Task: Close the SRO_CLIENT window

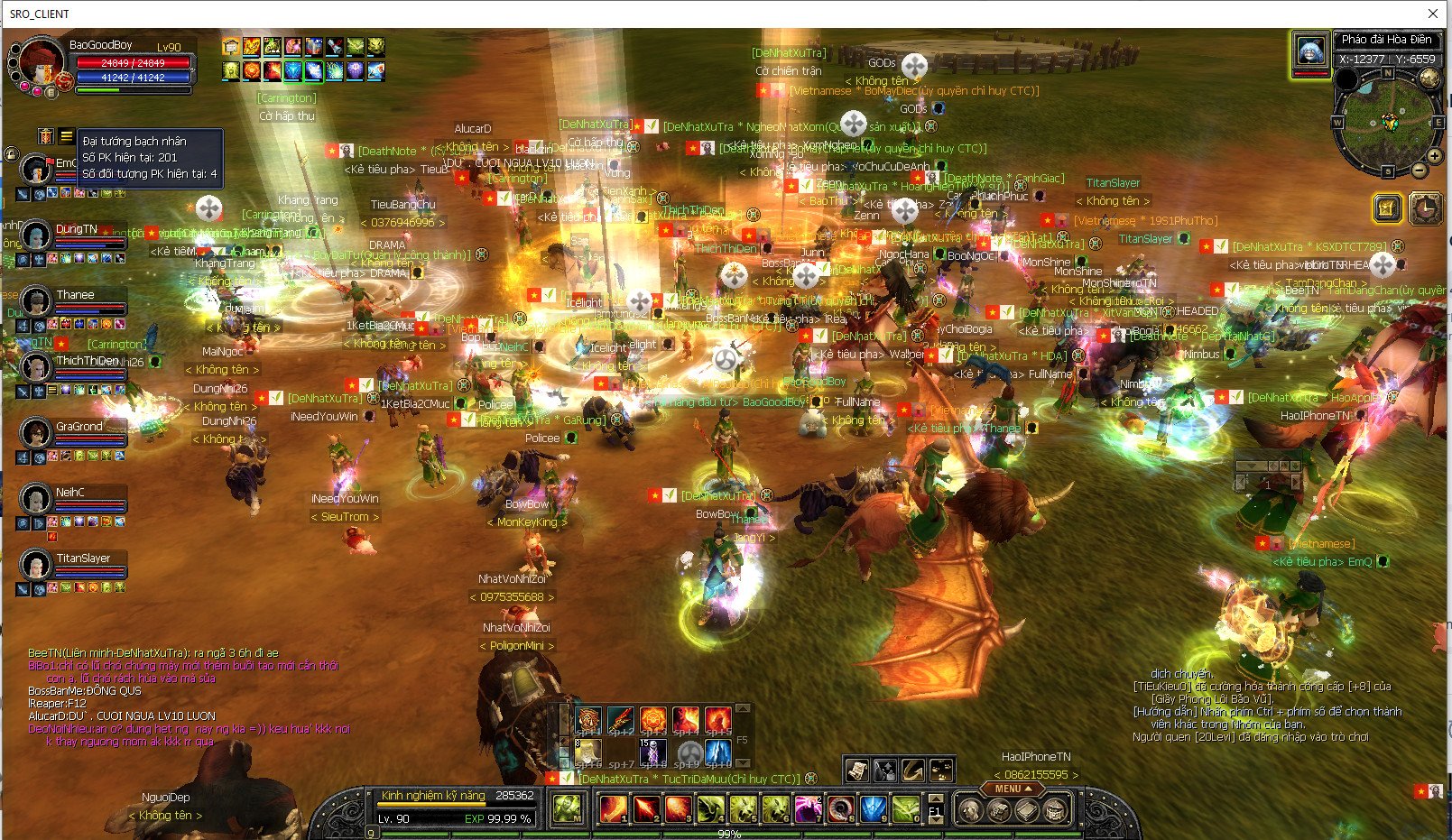Action: coord(1433,14)
